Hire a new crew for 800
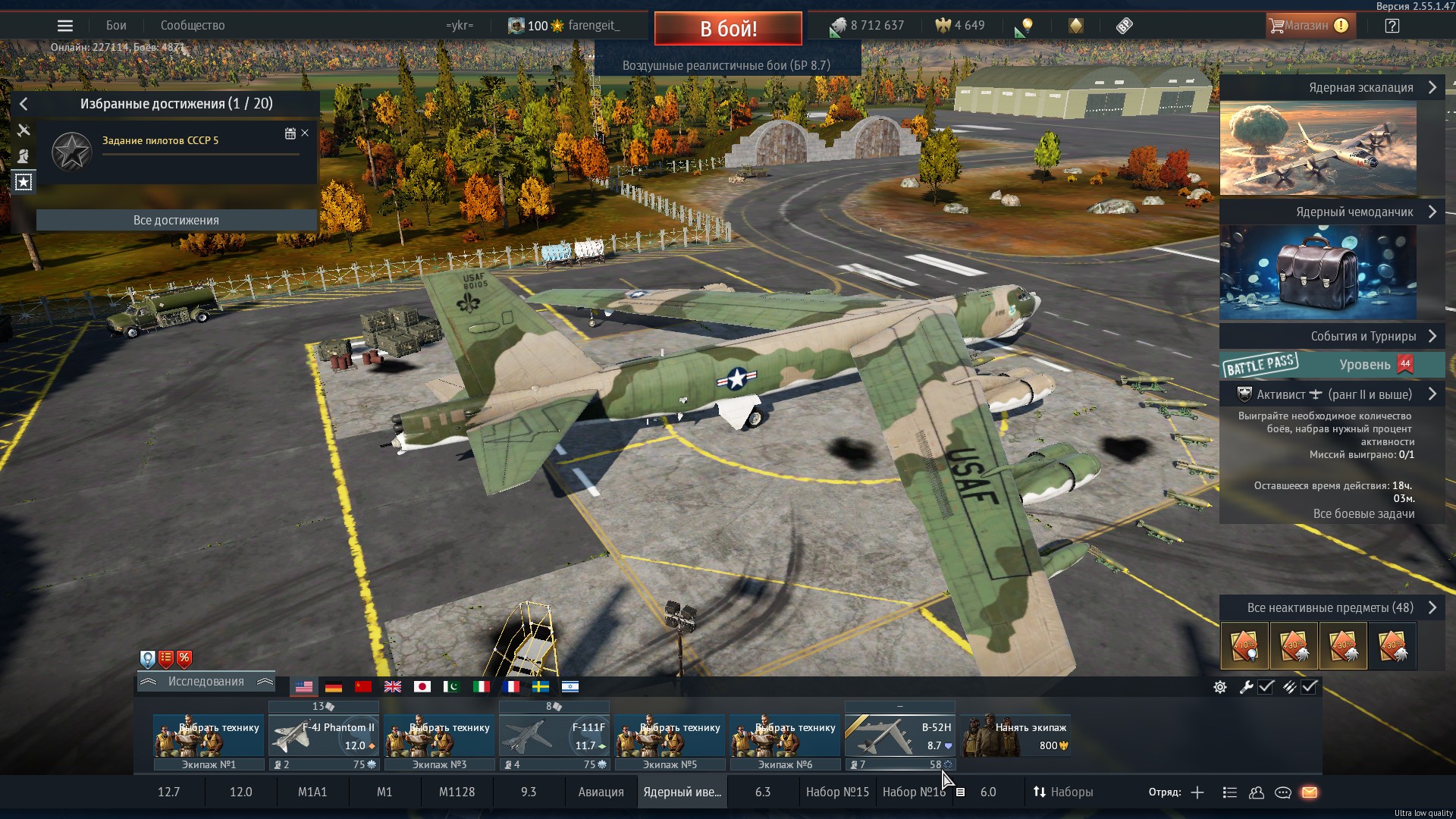Viewport: 1456px width, 819px height. [1015, 736]
